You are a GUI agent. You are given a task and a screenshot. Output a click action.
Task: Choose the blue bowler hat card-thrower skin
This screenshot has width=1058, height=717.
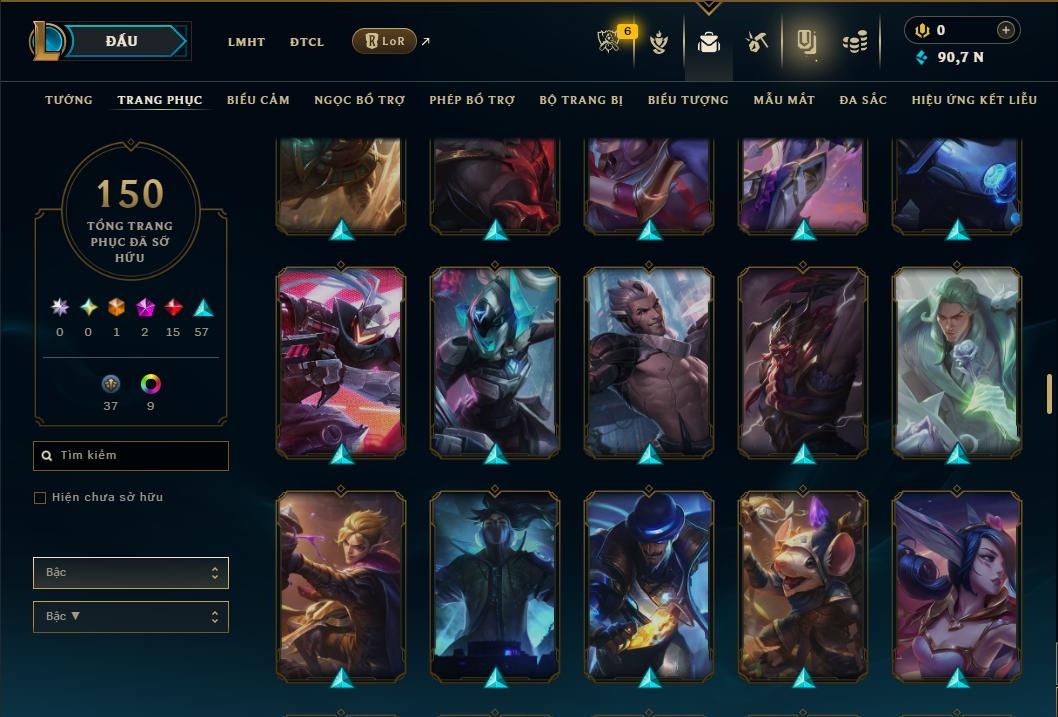pos(650,586)
